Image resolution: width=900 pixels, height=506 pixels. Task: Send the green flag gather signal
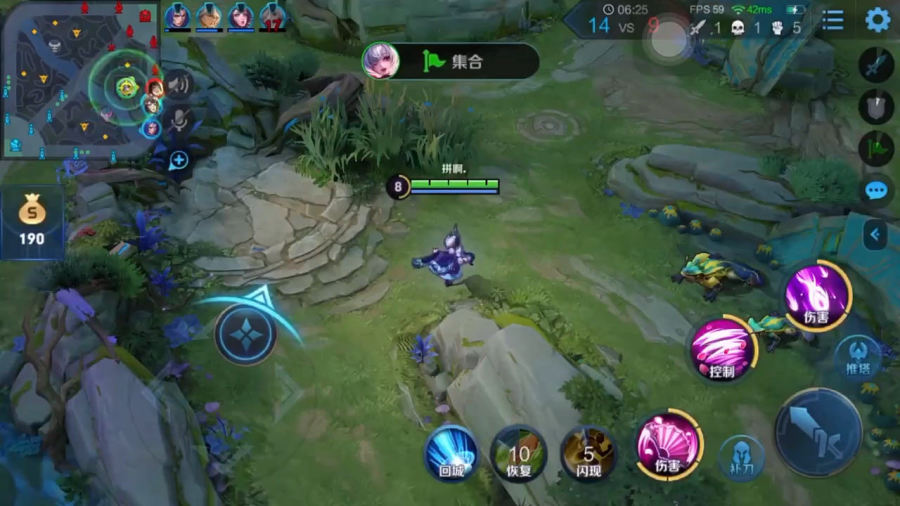(876, 148)
